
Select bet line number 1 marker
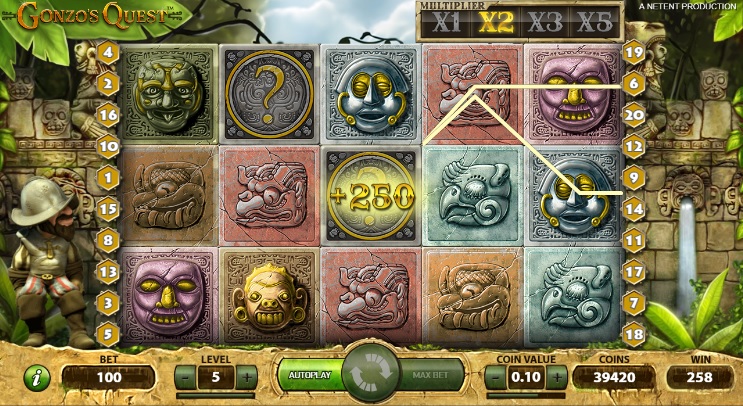108,177
